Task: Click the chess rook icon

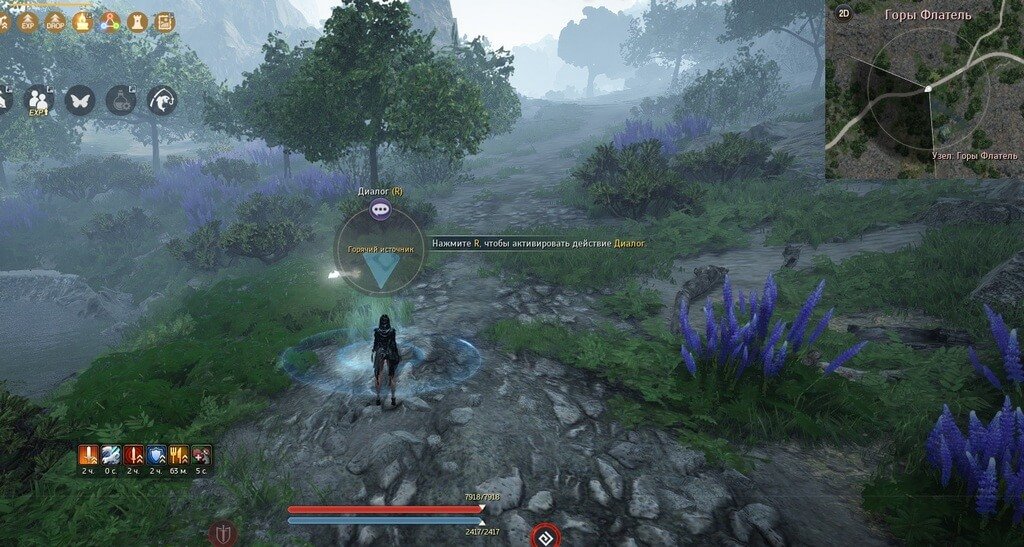Action: 138,22
